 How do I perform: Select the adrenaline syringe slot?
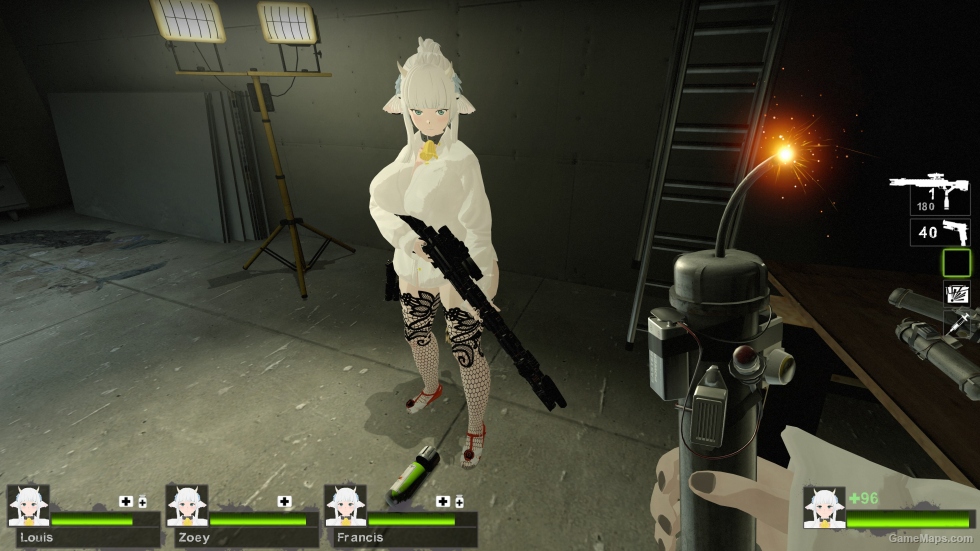[x=956, y=323]
